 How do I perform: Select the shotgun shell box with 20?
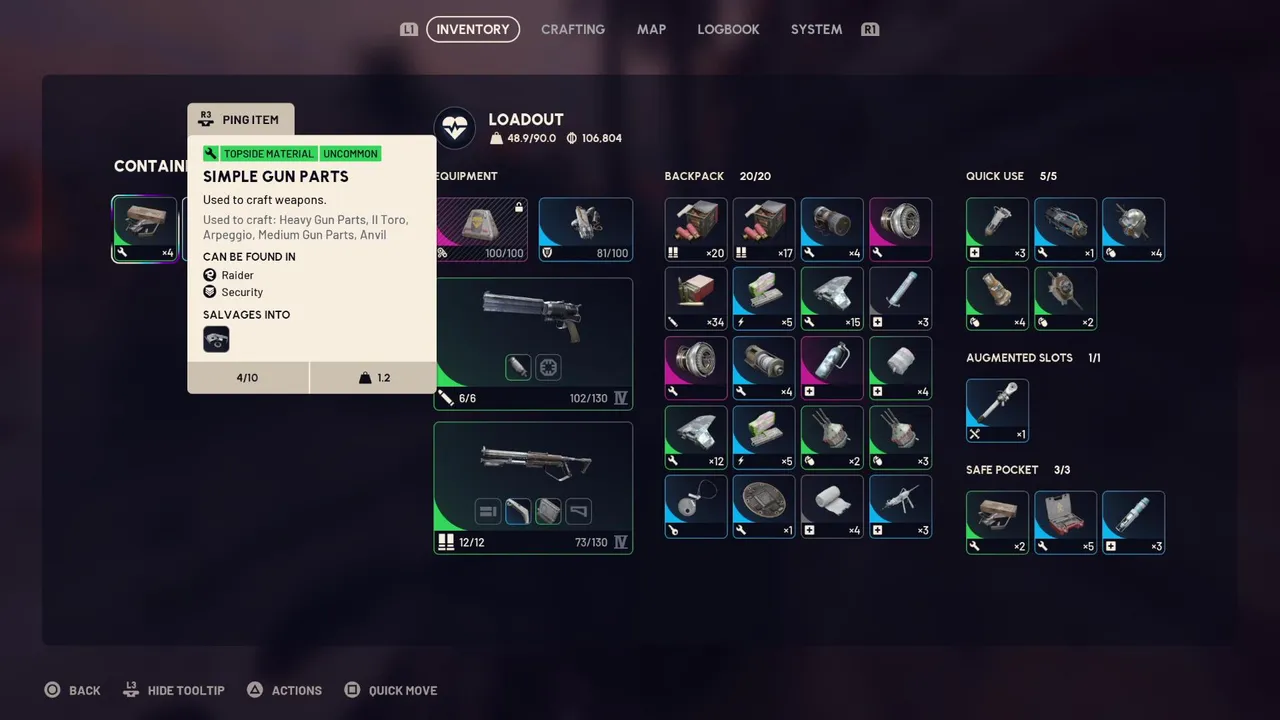pos(696,229)
